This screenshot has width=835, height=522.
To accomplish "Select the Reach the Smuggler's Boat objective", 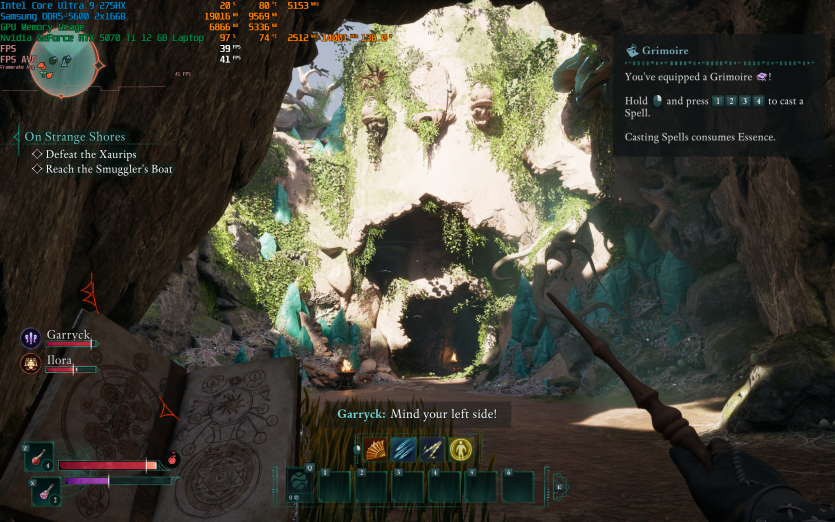I will (108, 169).
